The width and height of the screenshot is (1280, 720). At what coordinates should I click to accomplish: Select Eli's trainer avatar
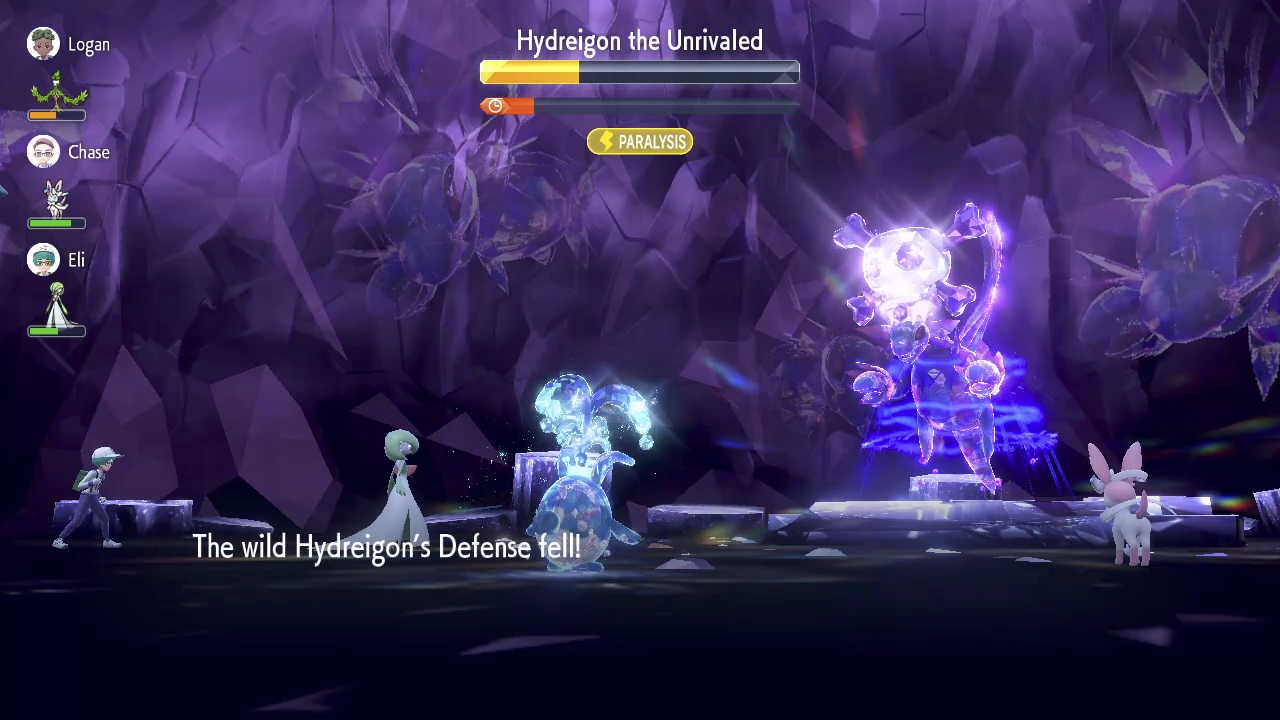pyautogui.click(x=43, y=260)
